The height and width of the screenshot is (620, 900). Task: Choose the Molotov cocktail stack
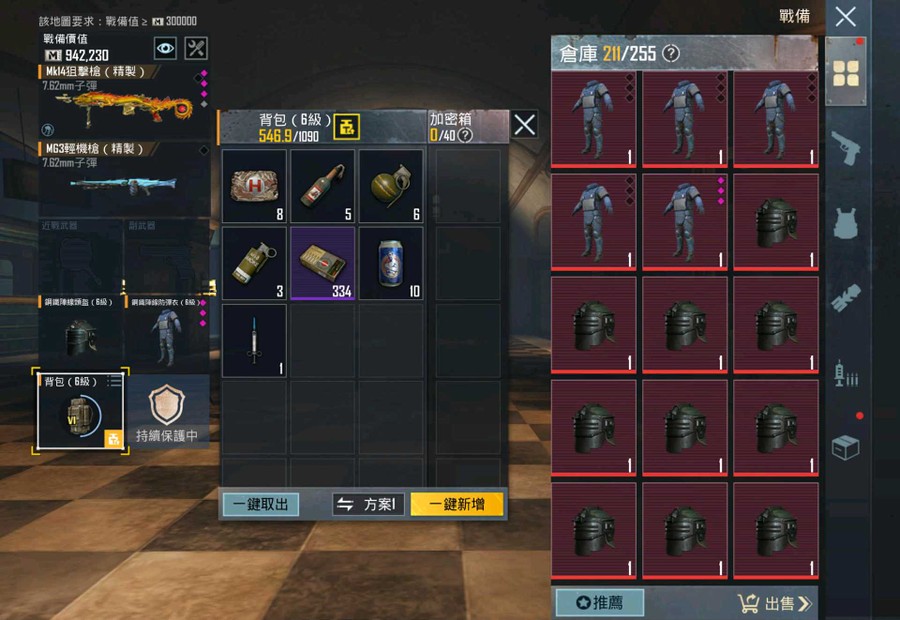(323, 186)
